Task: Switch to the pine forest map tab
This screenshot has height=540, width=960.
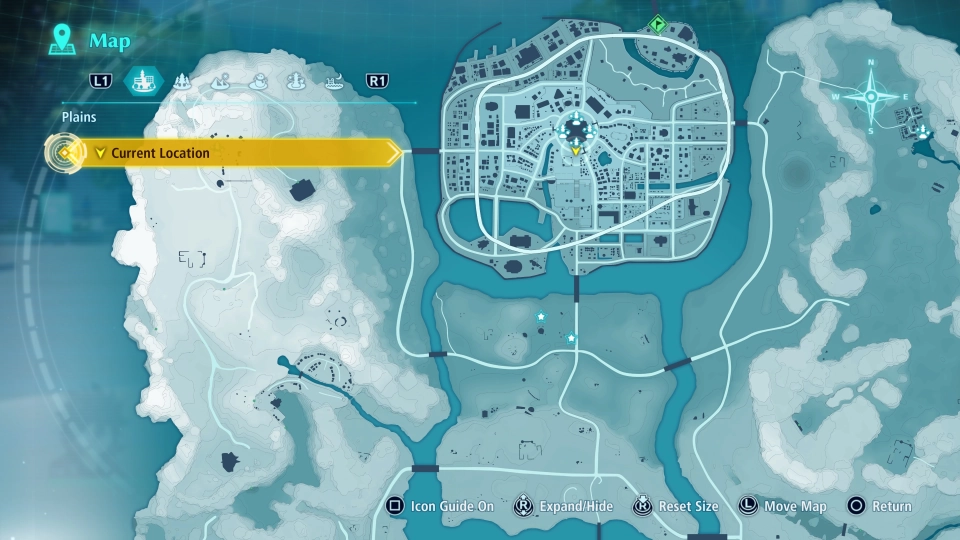Action: click(x=183, y=81)
